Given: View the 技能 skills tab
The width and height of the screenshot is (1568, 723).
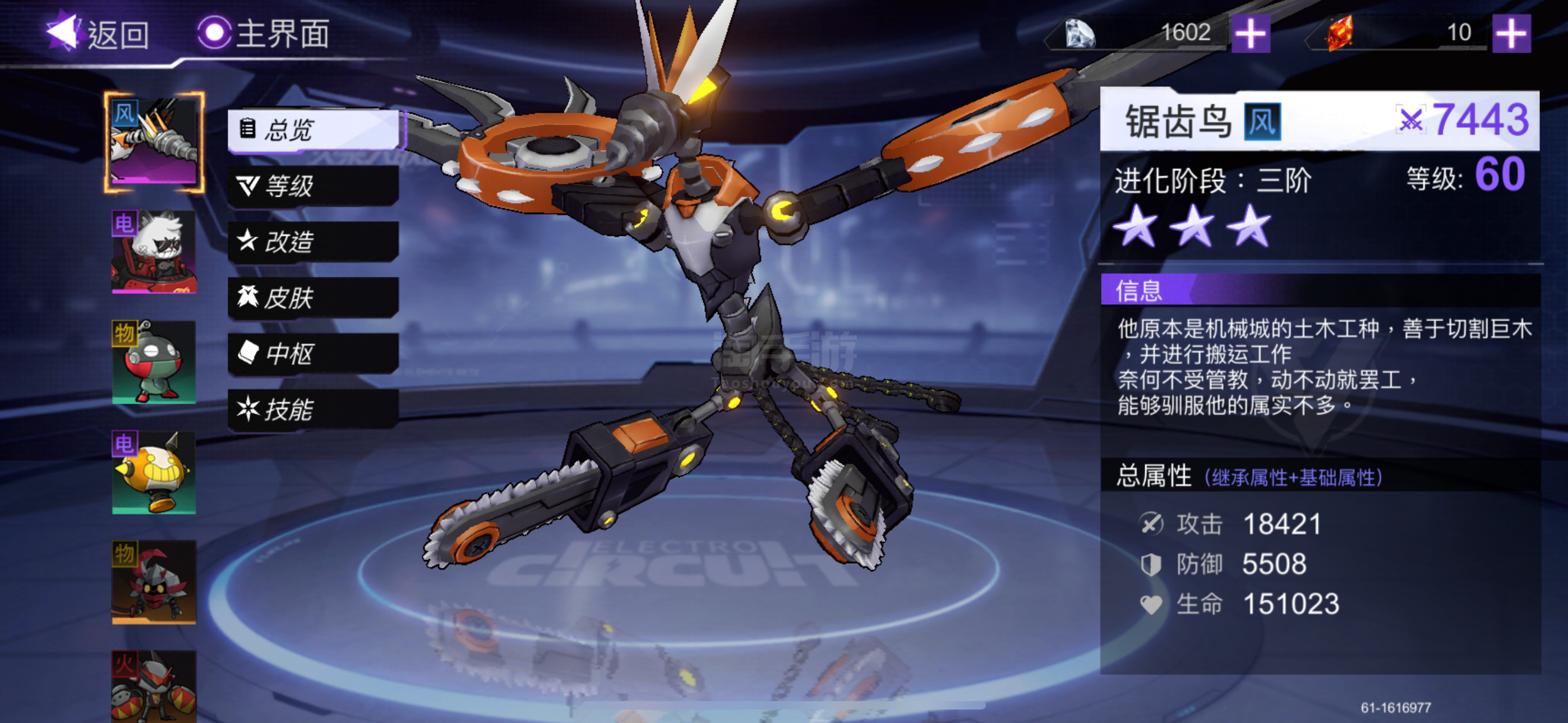Looking at the screenshot, I should click(313, 410).
